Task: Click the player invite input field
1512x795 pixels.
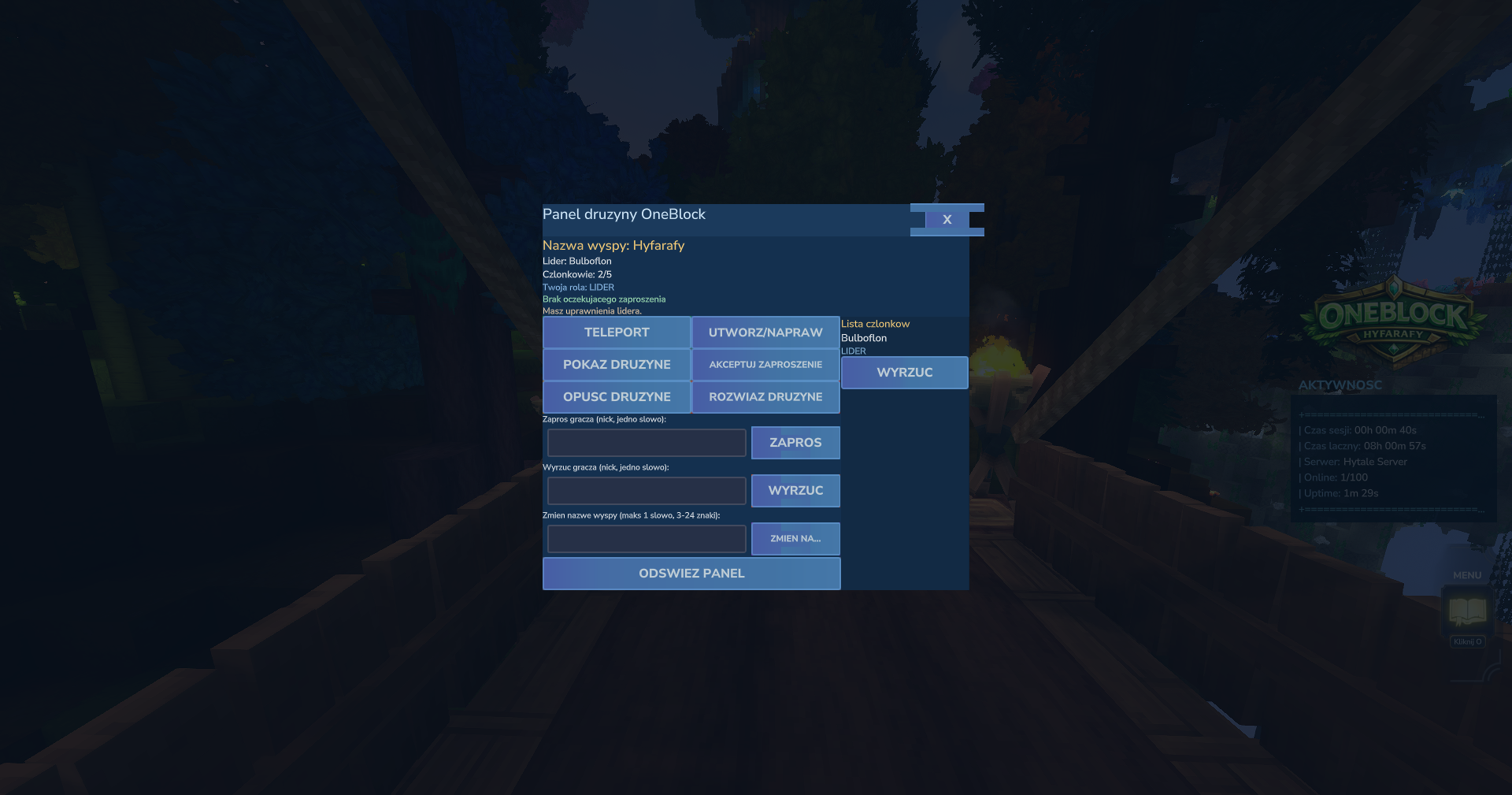Action: (646, 442)
